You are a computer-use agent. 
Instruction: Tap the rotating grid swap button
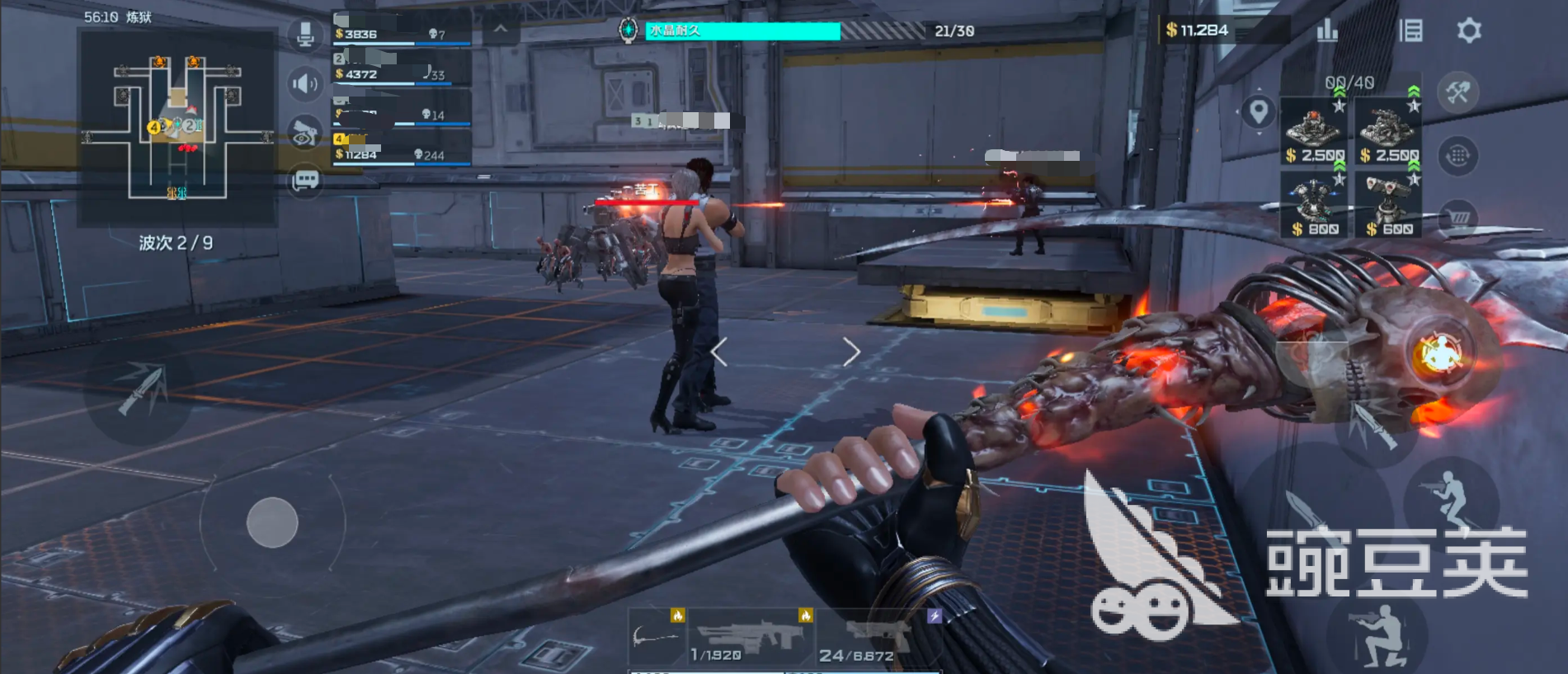1457,155
